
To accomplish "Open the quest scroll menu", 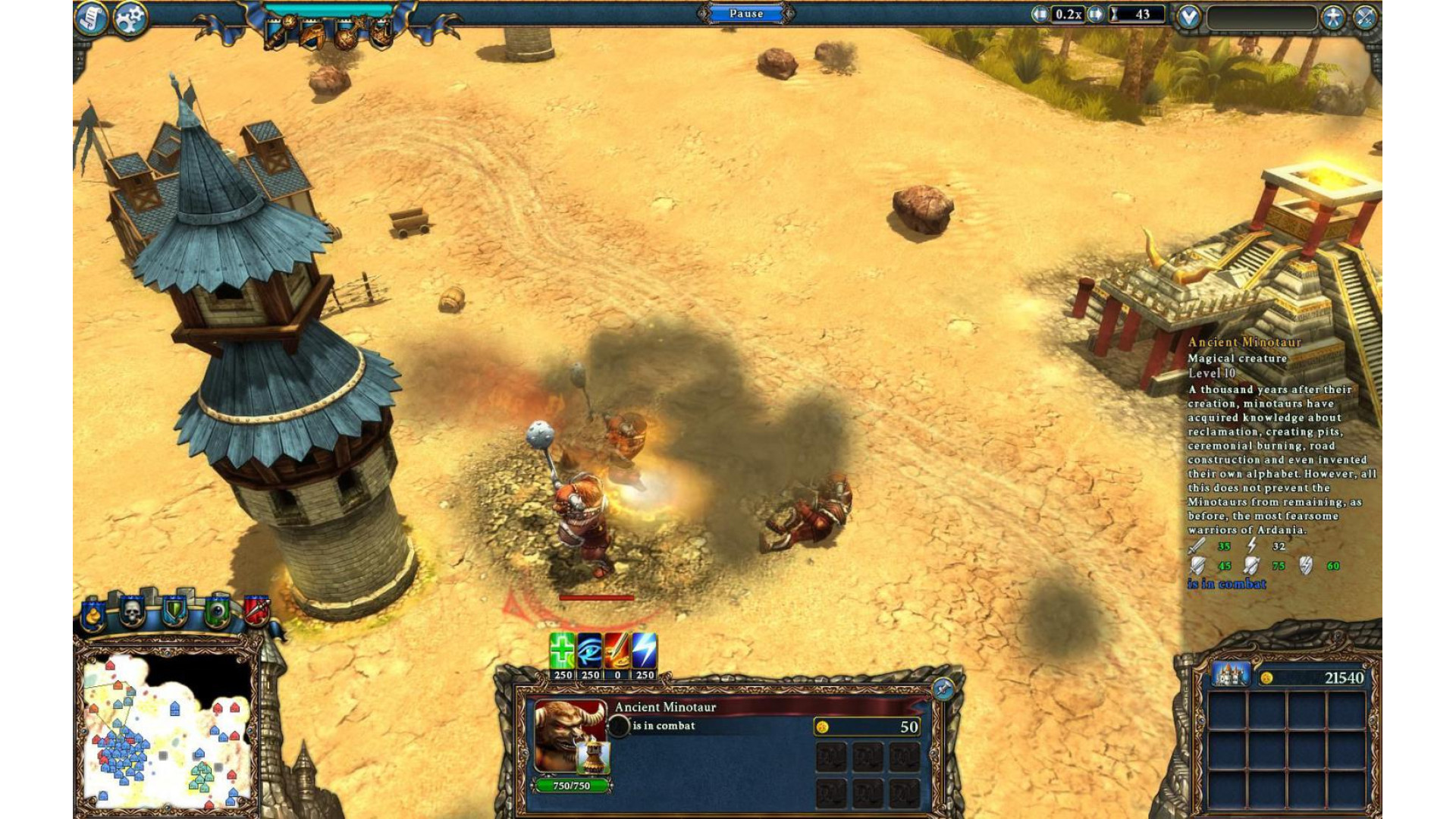I will pyautogui.click(x=91, y=18).
